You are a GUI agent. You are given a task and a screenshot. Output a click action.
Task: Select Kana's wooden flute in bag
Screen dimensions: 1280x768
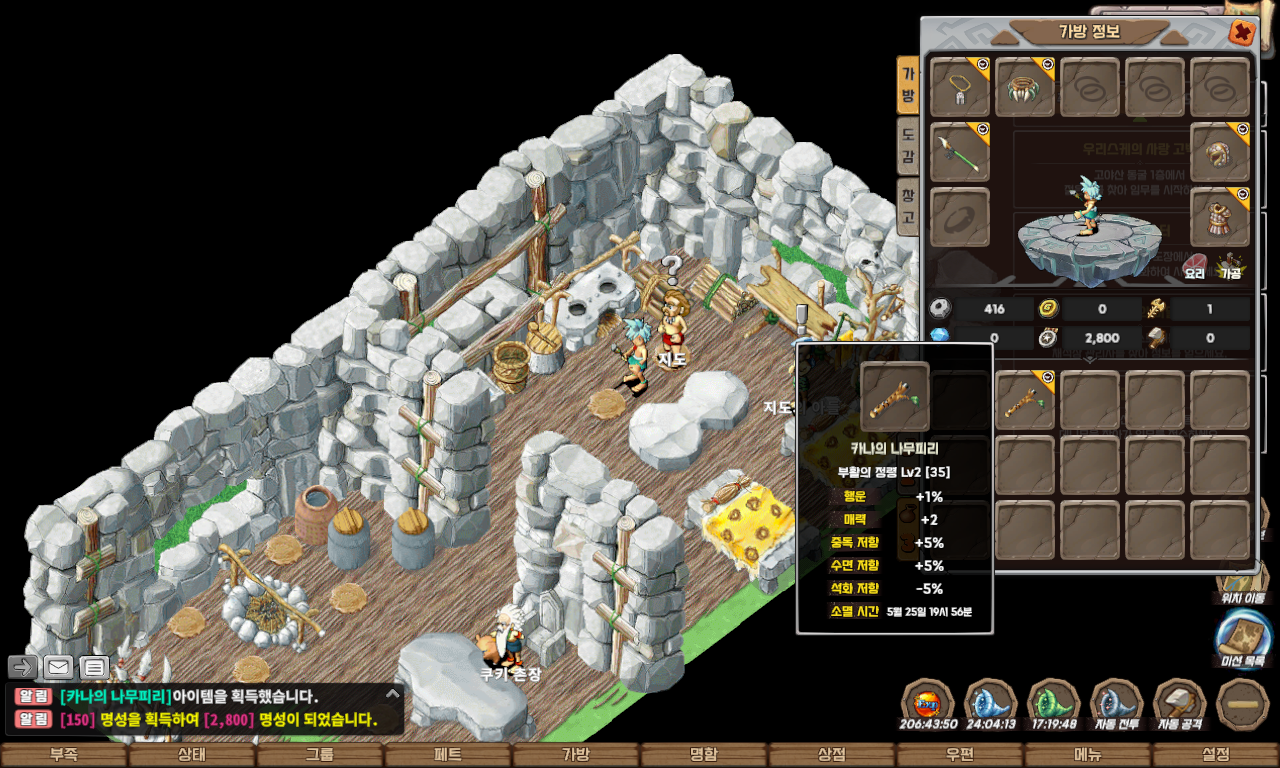1025,401
